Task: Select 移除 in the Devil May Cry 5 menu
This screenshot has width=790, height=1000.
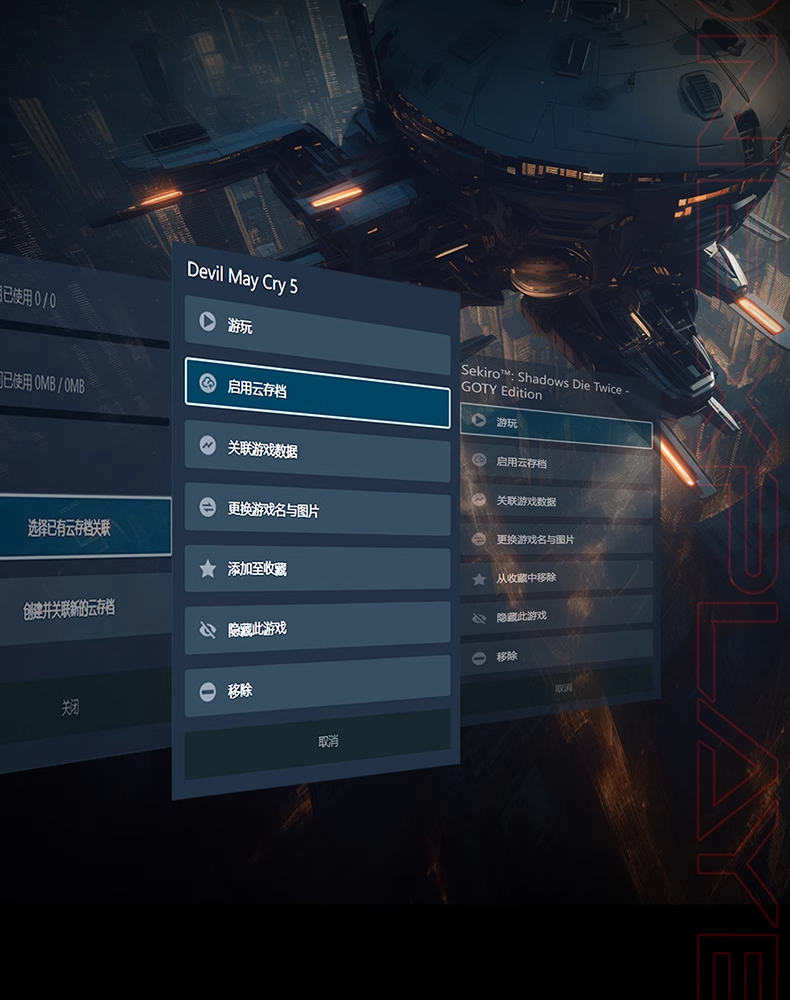Action: (317, 690)
